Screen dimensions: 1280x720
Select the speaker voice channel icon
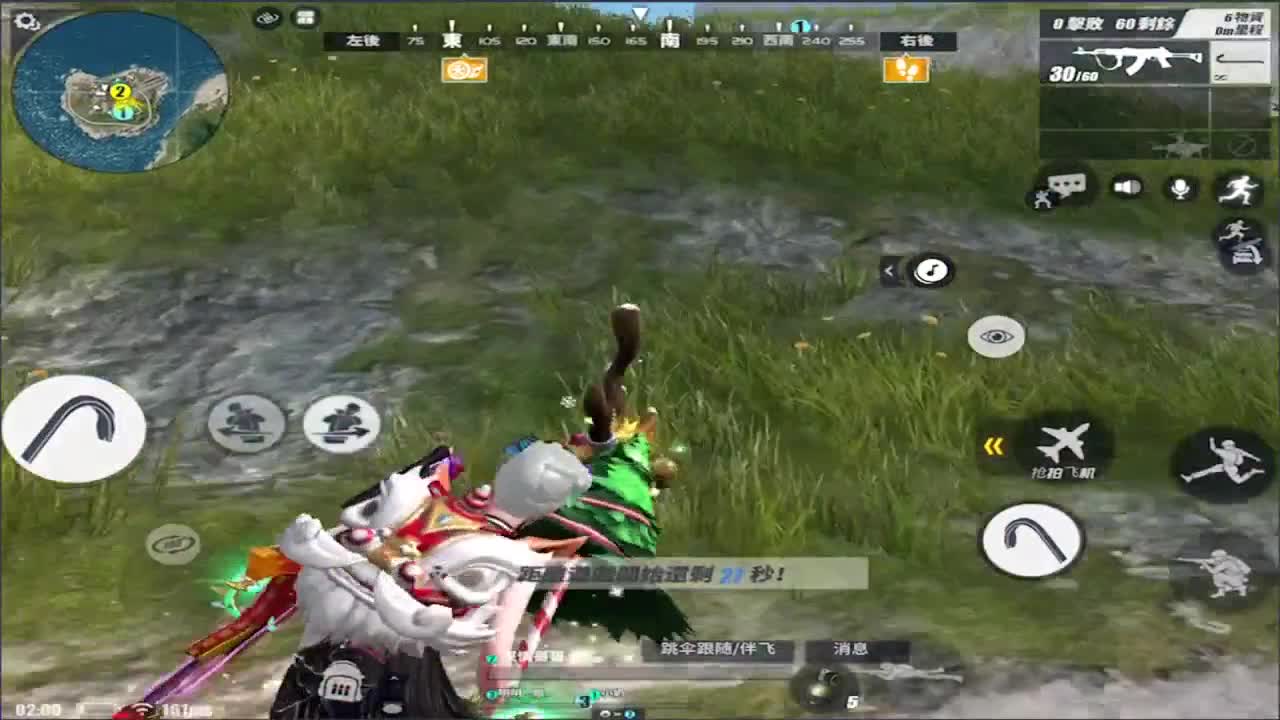(1126, 186)
